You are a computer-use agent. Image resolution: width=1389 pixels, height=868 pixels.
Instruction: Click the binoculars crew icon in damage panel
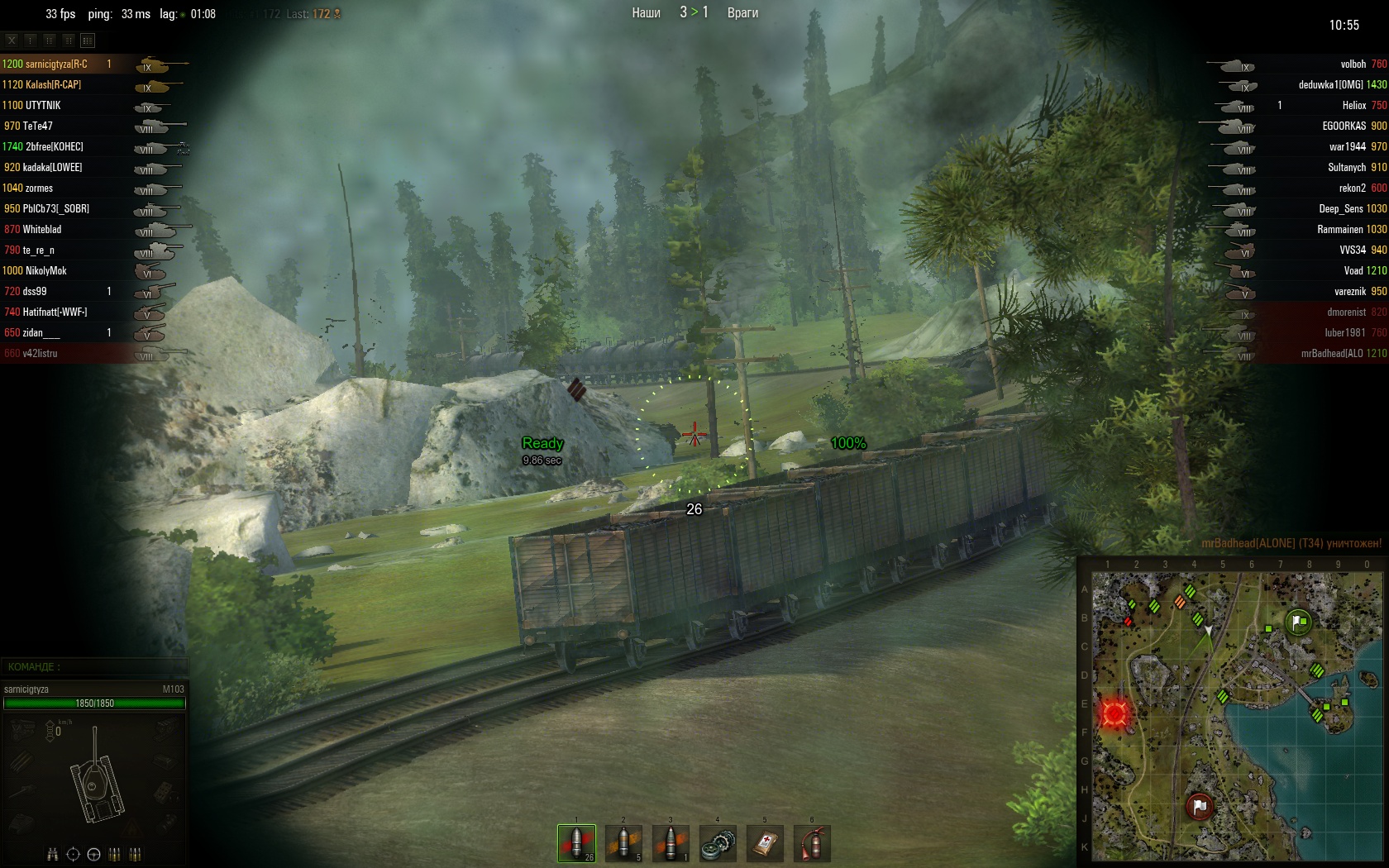tap(53, 854)
